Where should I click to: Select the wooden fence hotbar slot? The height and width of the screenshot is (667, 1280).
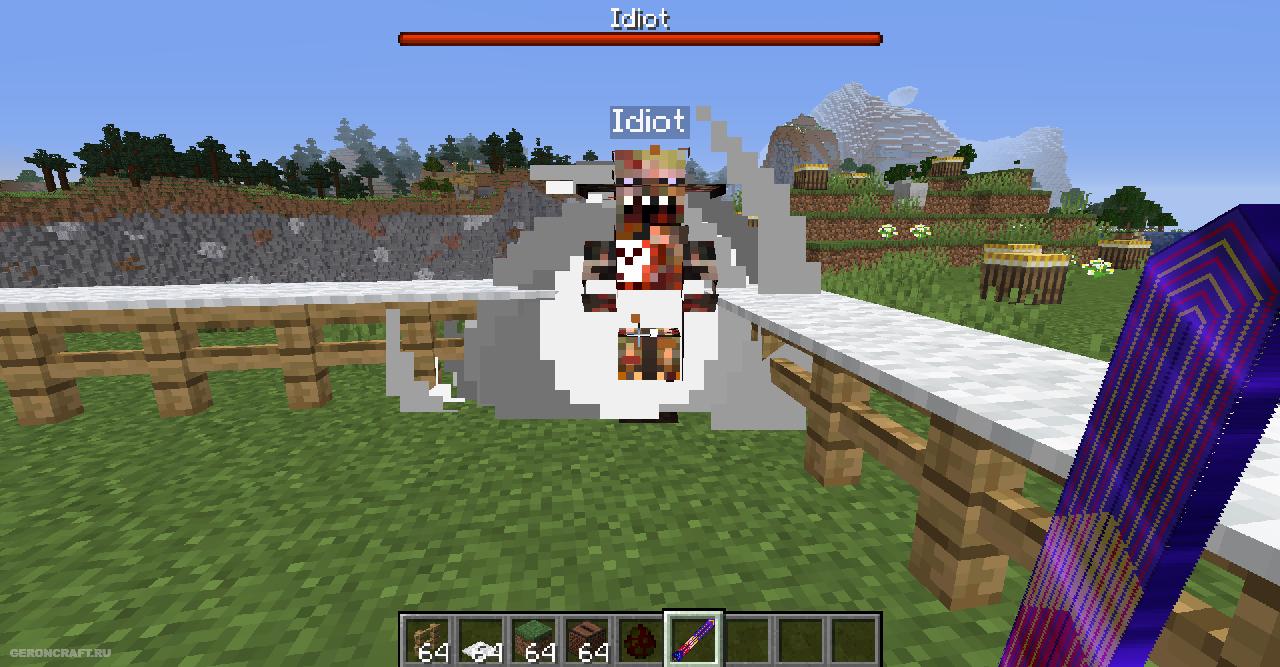[x=425, y=639]
